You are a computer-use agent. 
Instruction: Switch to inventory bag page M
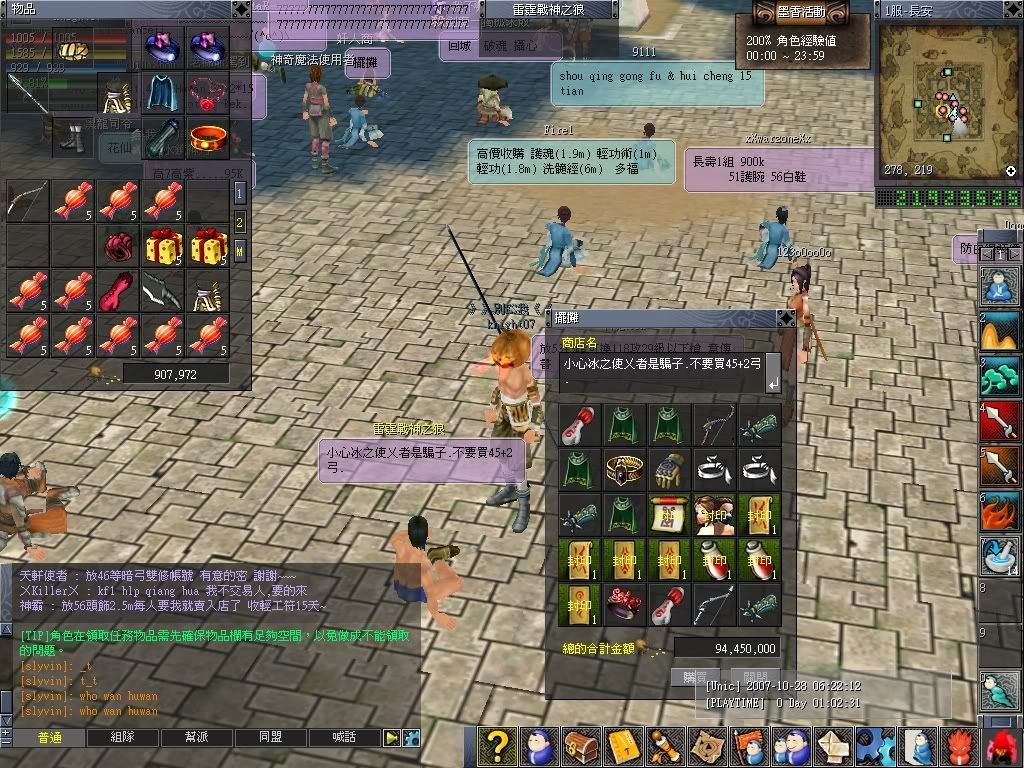[x=240, y=250]
